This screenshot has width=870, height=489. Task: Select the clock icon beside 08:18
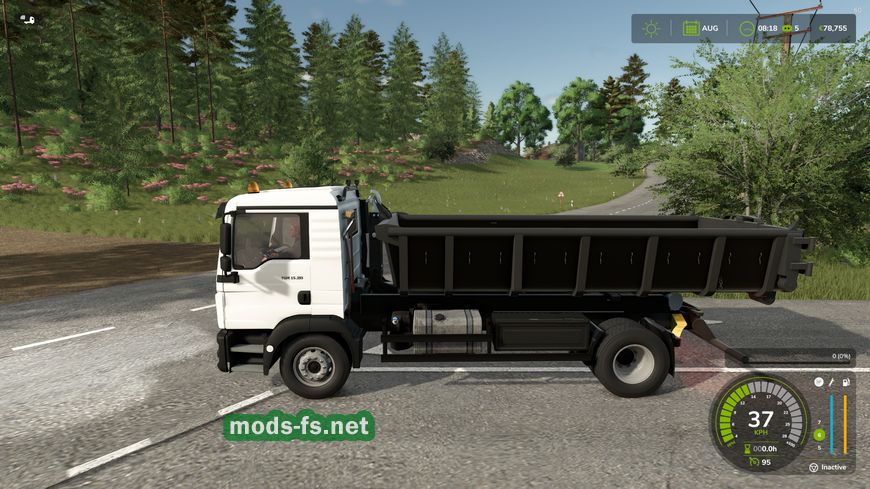[x=746, y=28]
